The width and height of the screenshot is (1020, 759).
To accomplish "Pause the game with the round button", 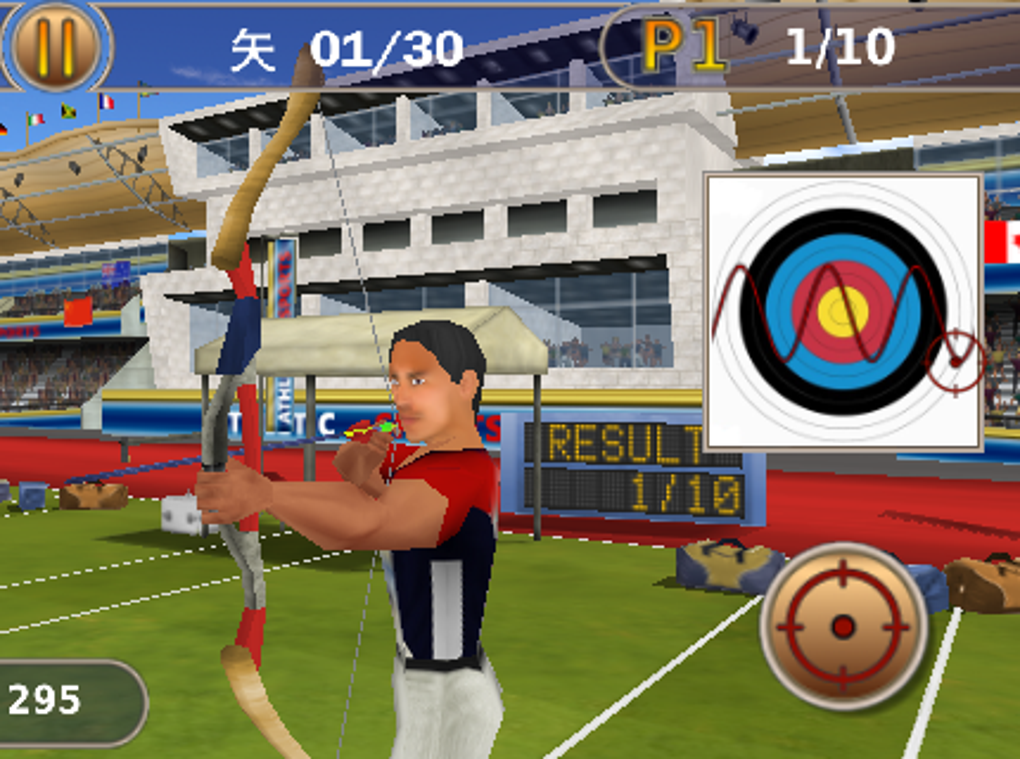I will pyautogui.click(x=56, y=45).
